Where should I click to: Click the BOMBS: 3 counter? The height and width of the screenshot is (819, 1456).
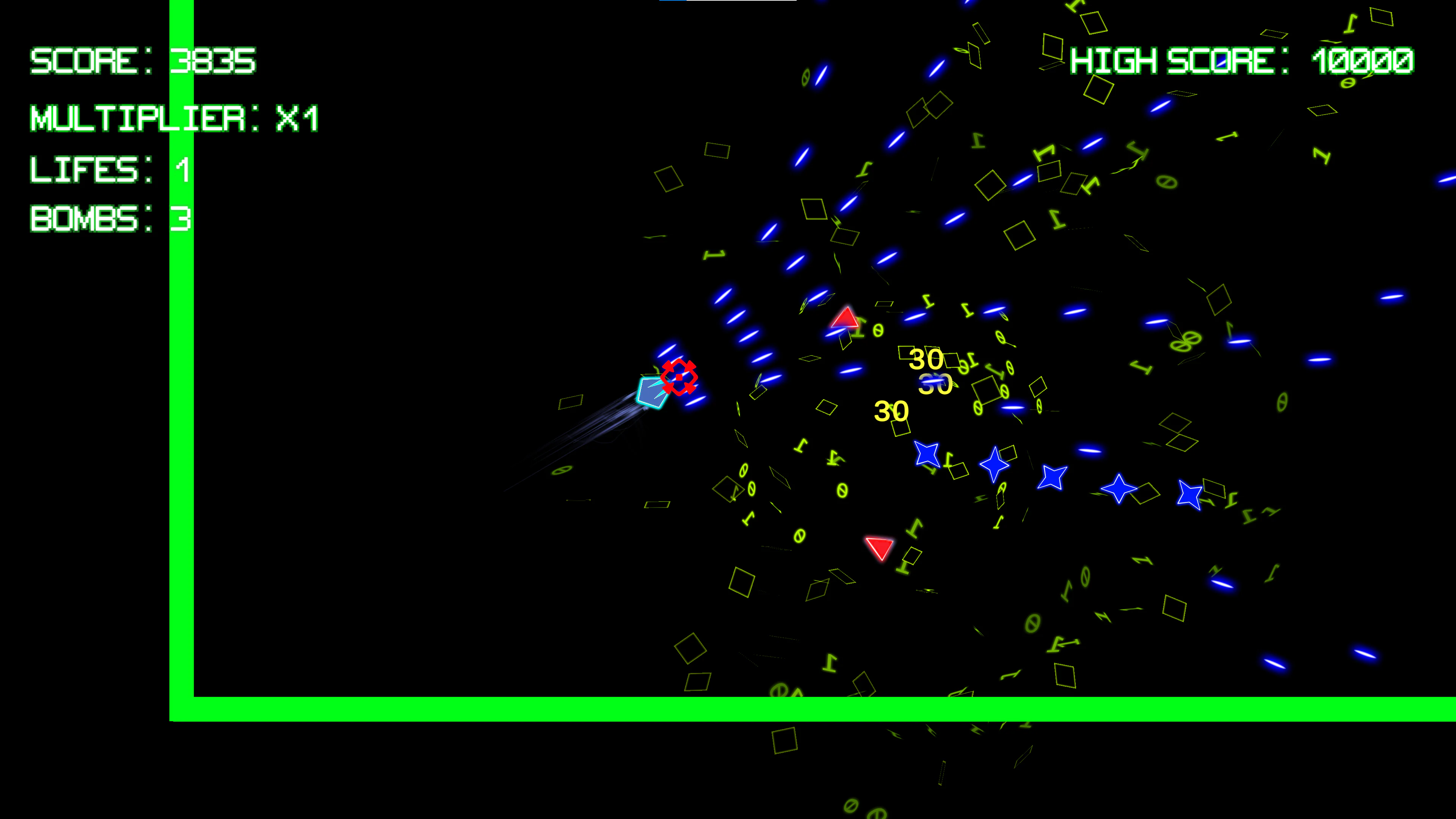(x=110, y=220)
